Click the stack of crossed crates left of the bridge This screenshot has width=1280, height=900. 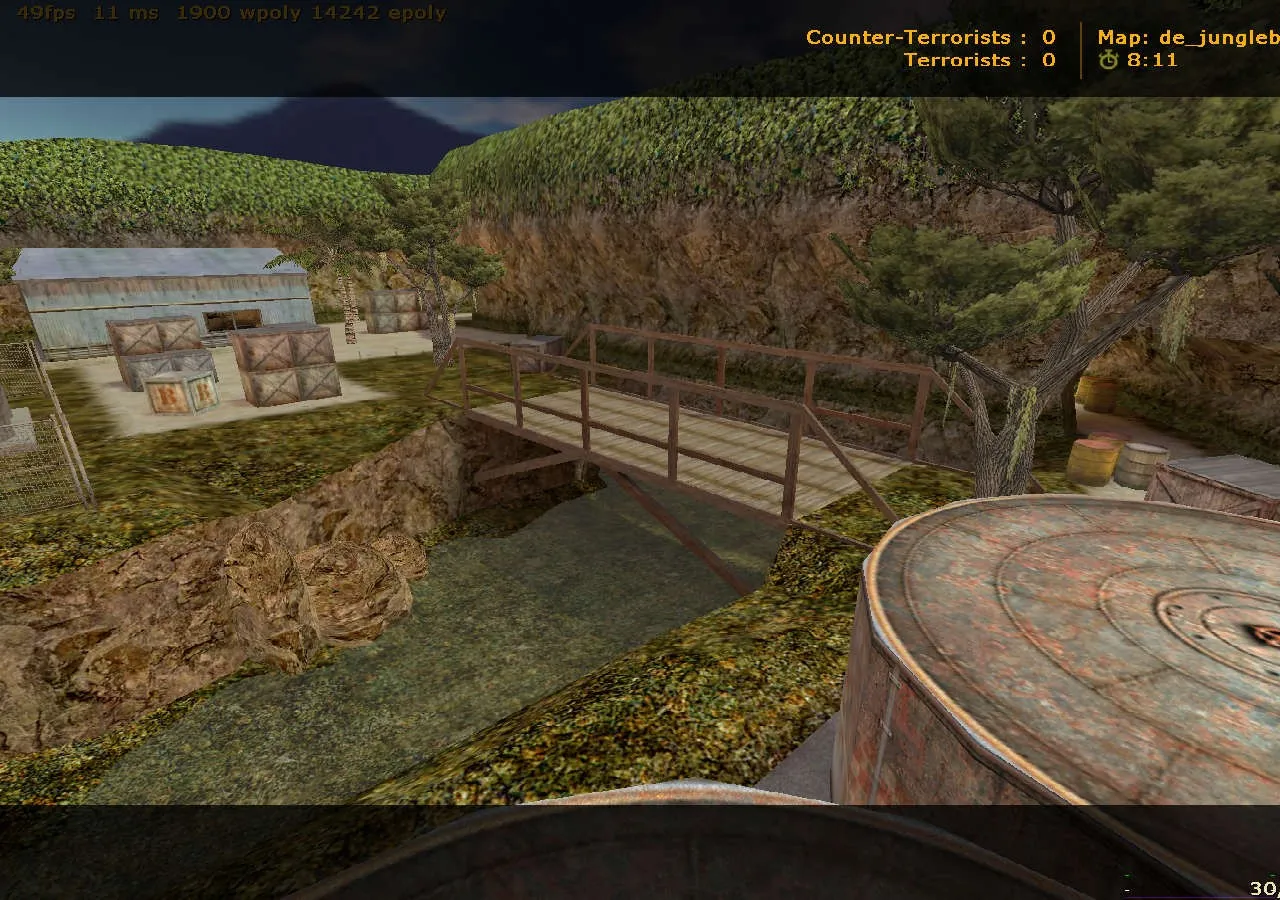pyautogui.click(x=283, y=365)
